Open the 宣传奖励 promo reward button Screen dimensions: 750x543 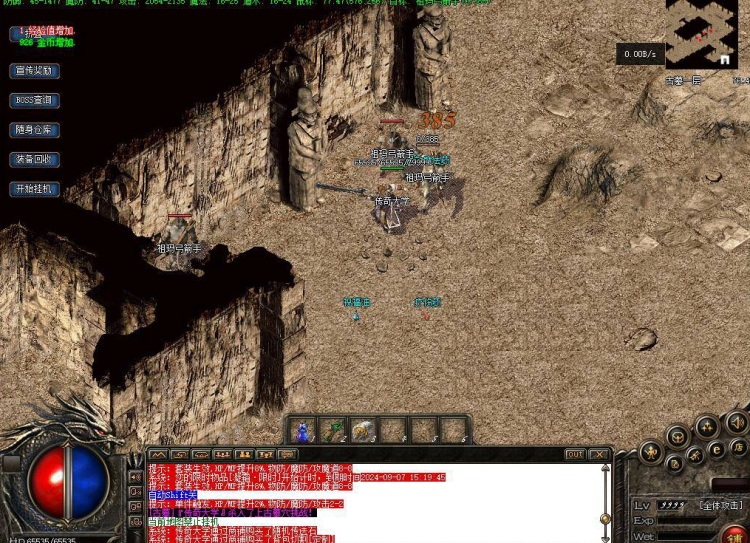coord(35,71)
